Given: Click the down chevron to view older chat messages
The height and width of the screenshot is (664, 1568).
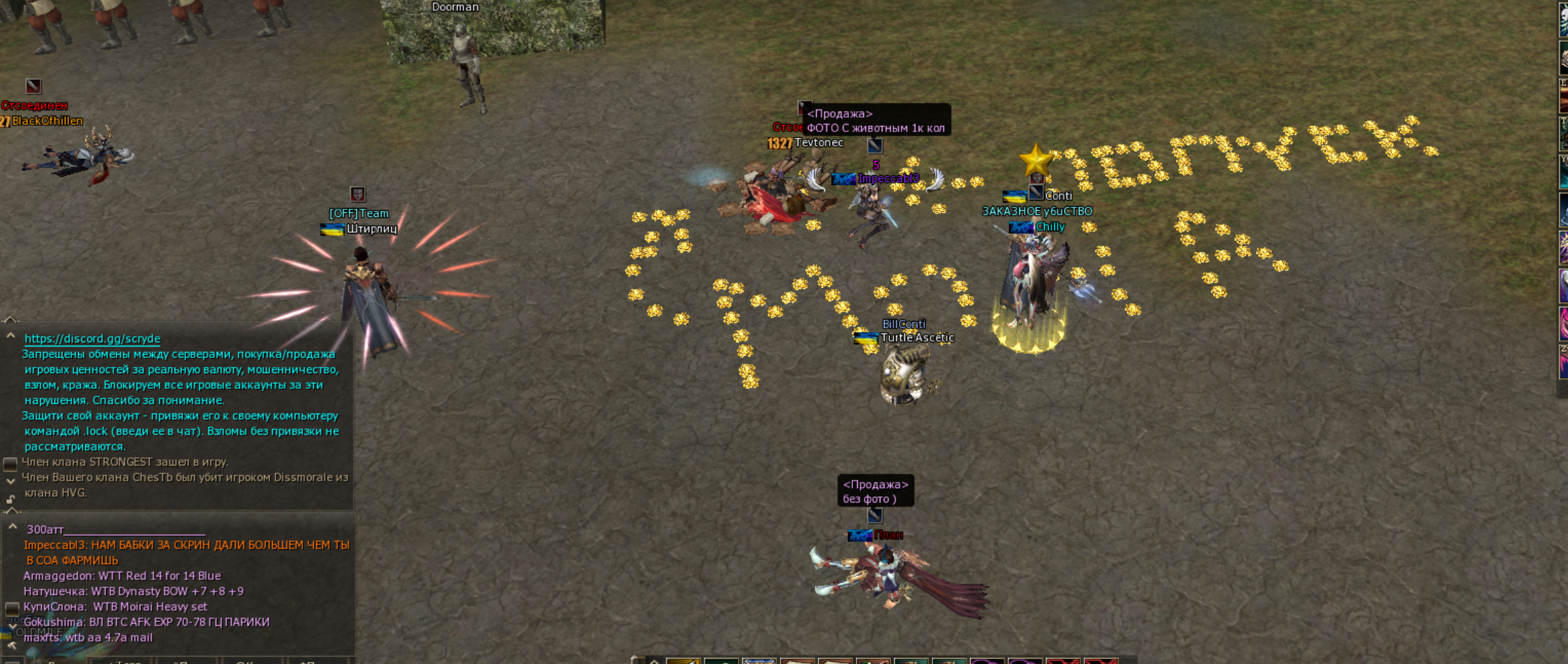Looking at the screenshot, I should [10, 481].
